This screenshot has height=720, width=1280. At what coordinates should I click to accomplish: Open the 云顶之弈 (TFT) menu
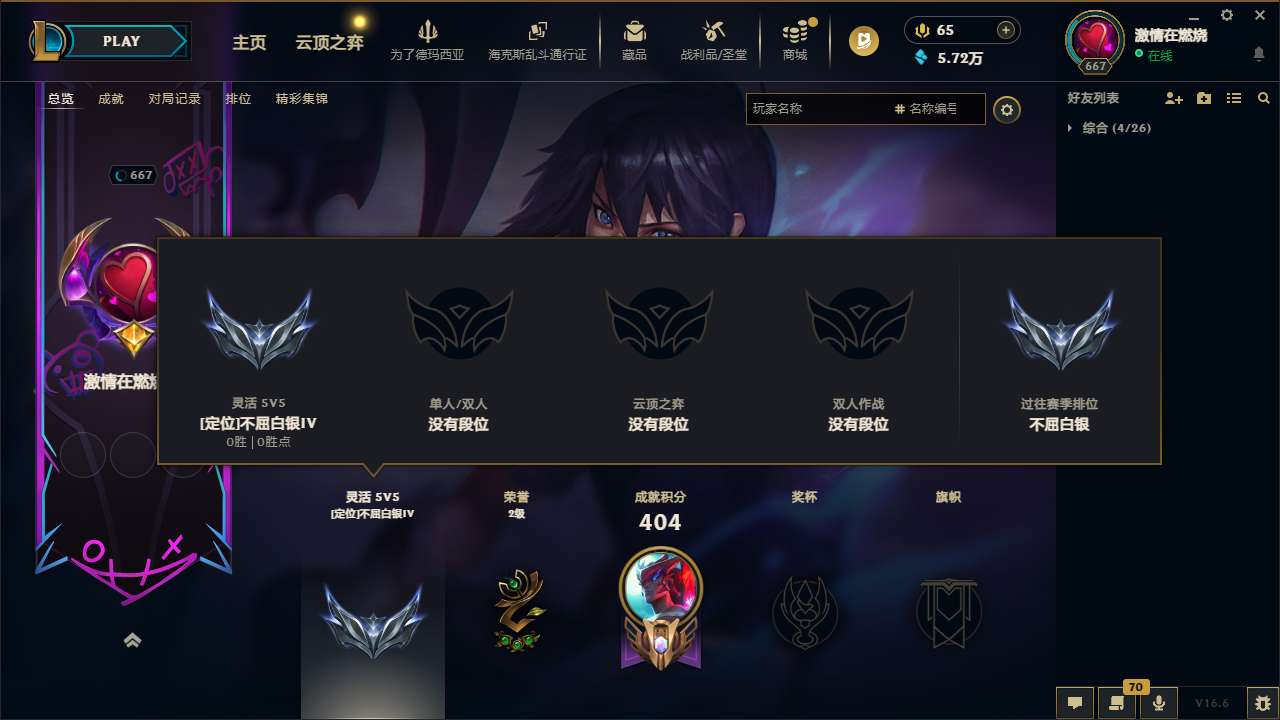point(328,44)
